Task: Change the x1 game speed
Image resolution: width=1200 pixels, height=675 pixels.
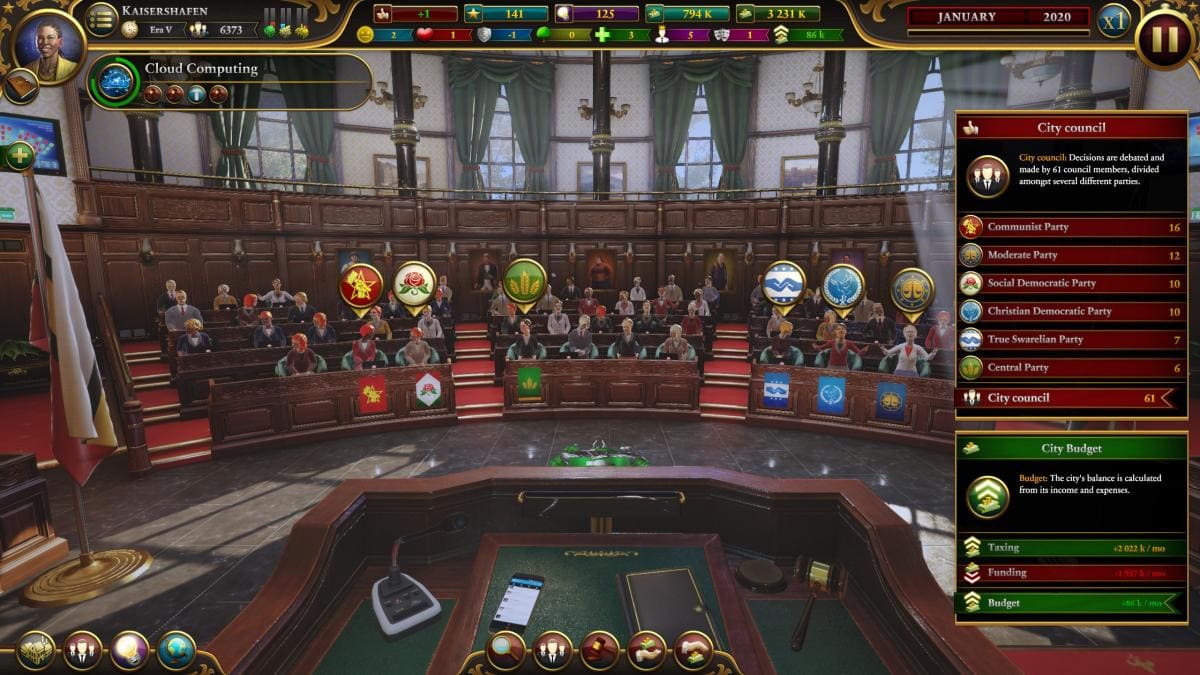Action: tap(1113, 21)
